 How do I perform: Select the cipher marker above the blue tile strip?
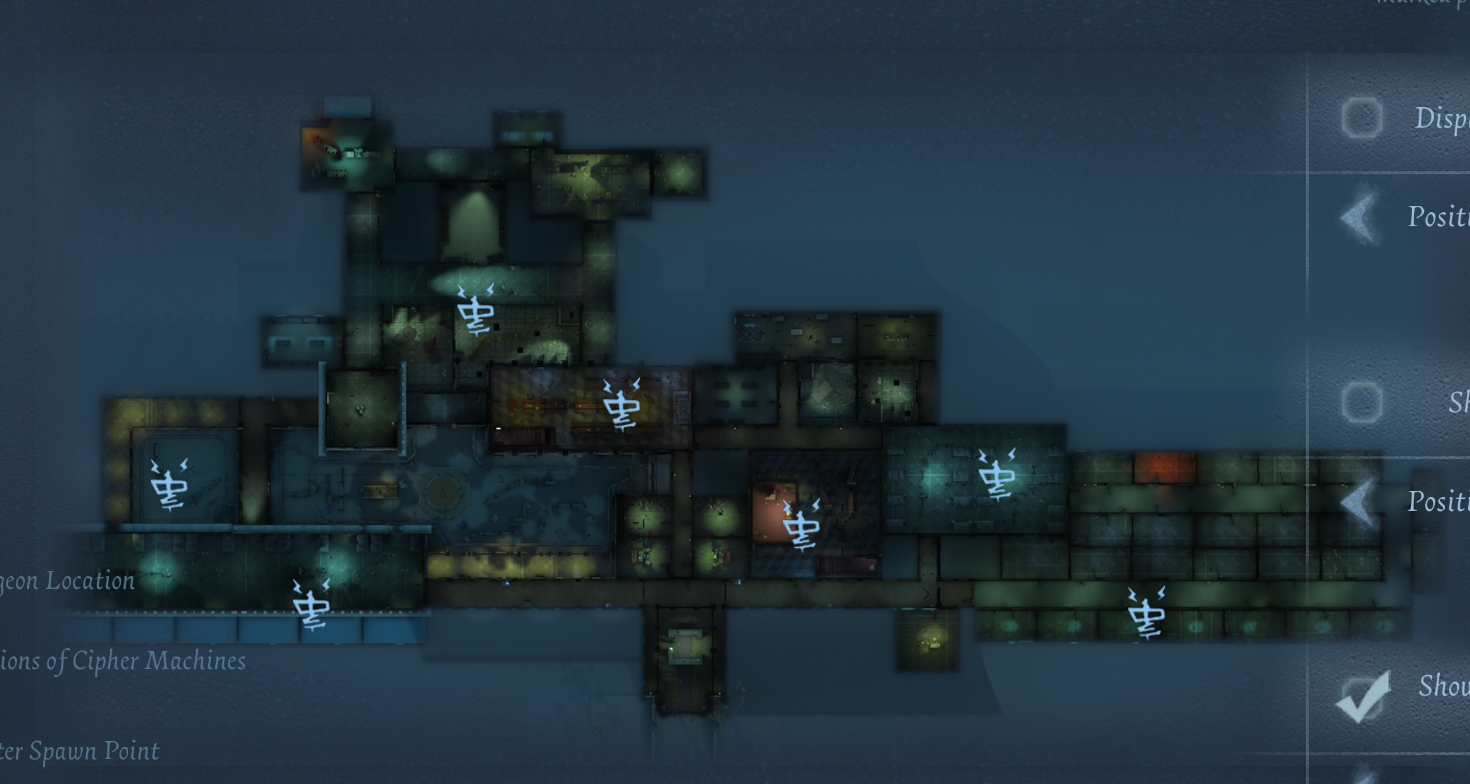click(311, 604)
